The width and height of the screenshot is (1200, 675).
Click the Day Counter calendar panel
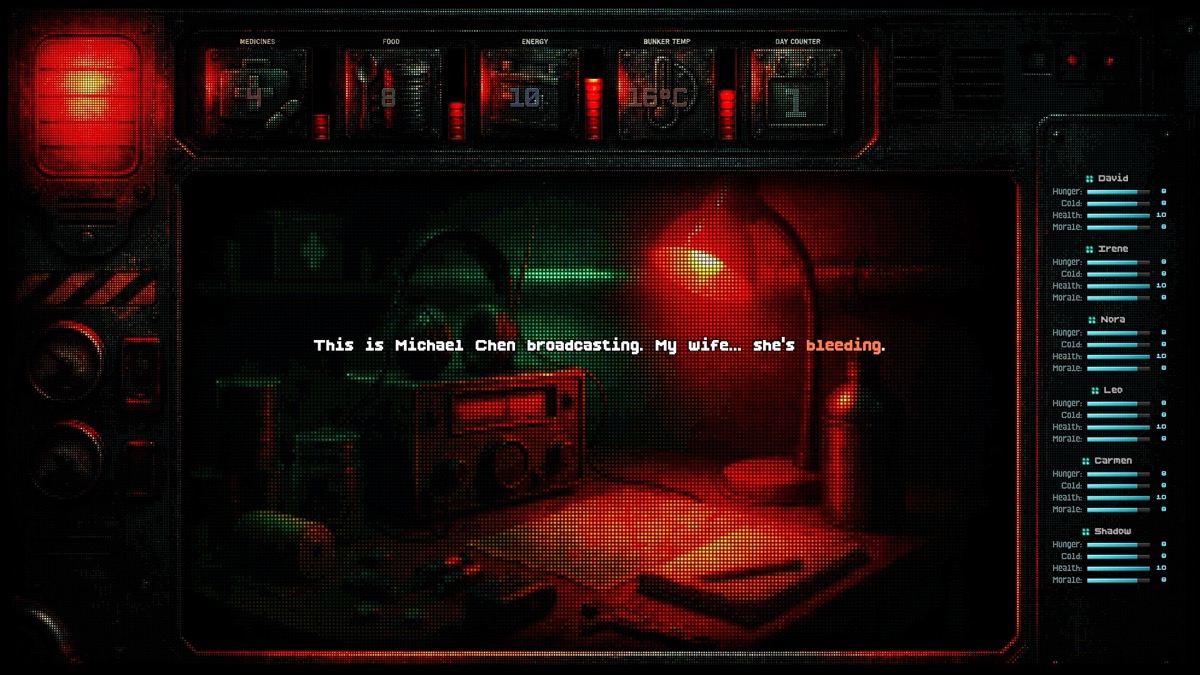tap(795, 93)
